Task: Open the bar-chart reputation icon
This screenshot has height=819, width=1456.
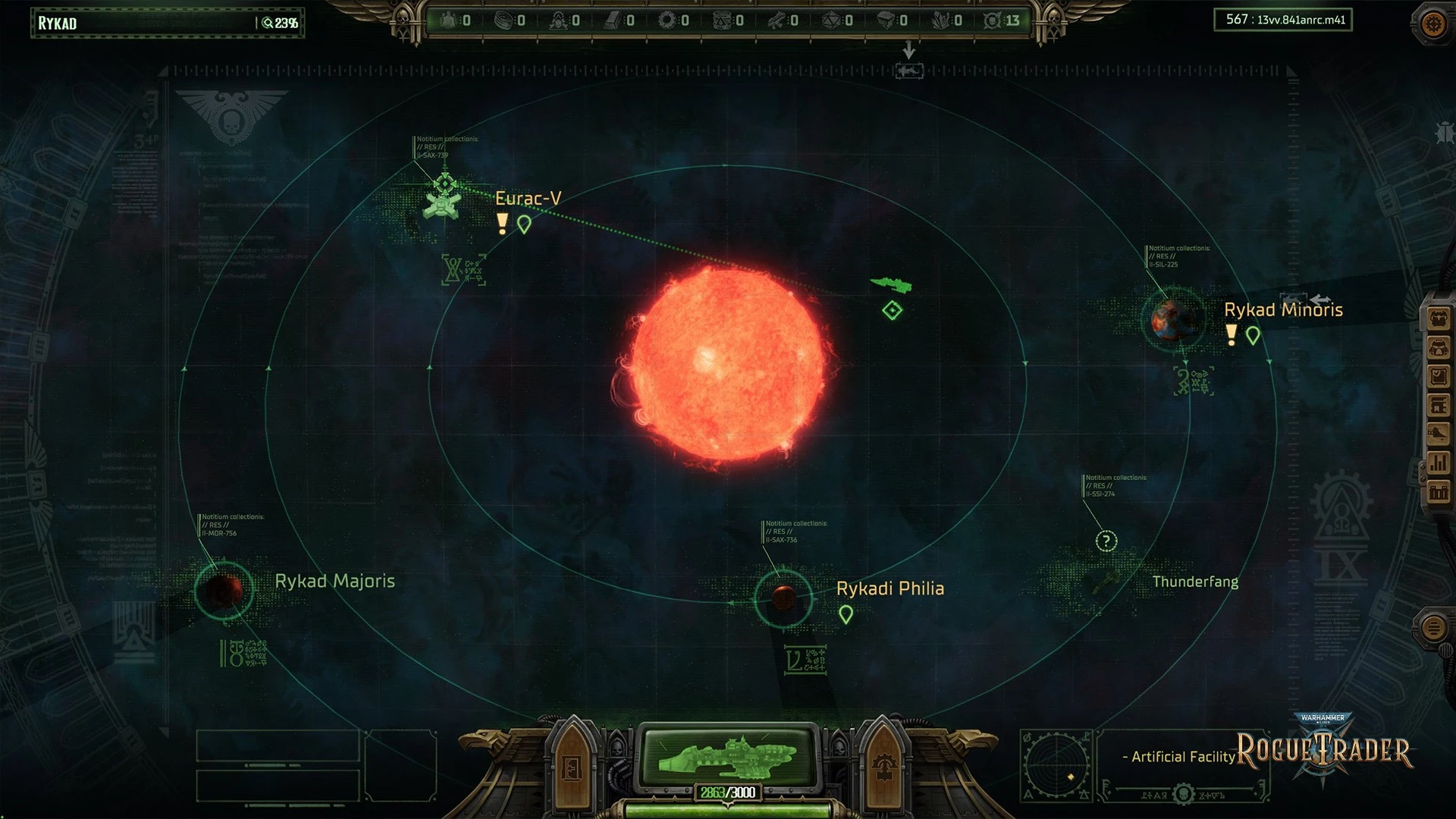Action: click(1439, 463)
